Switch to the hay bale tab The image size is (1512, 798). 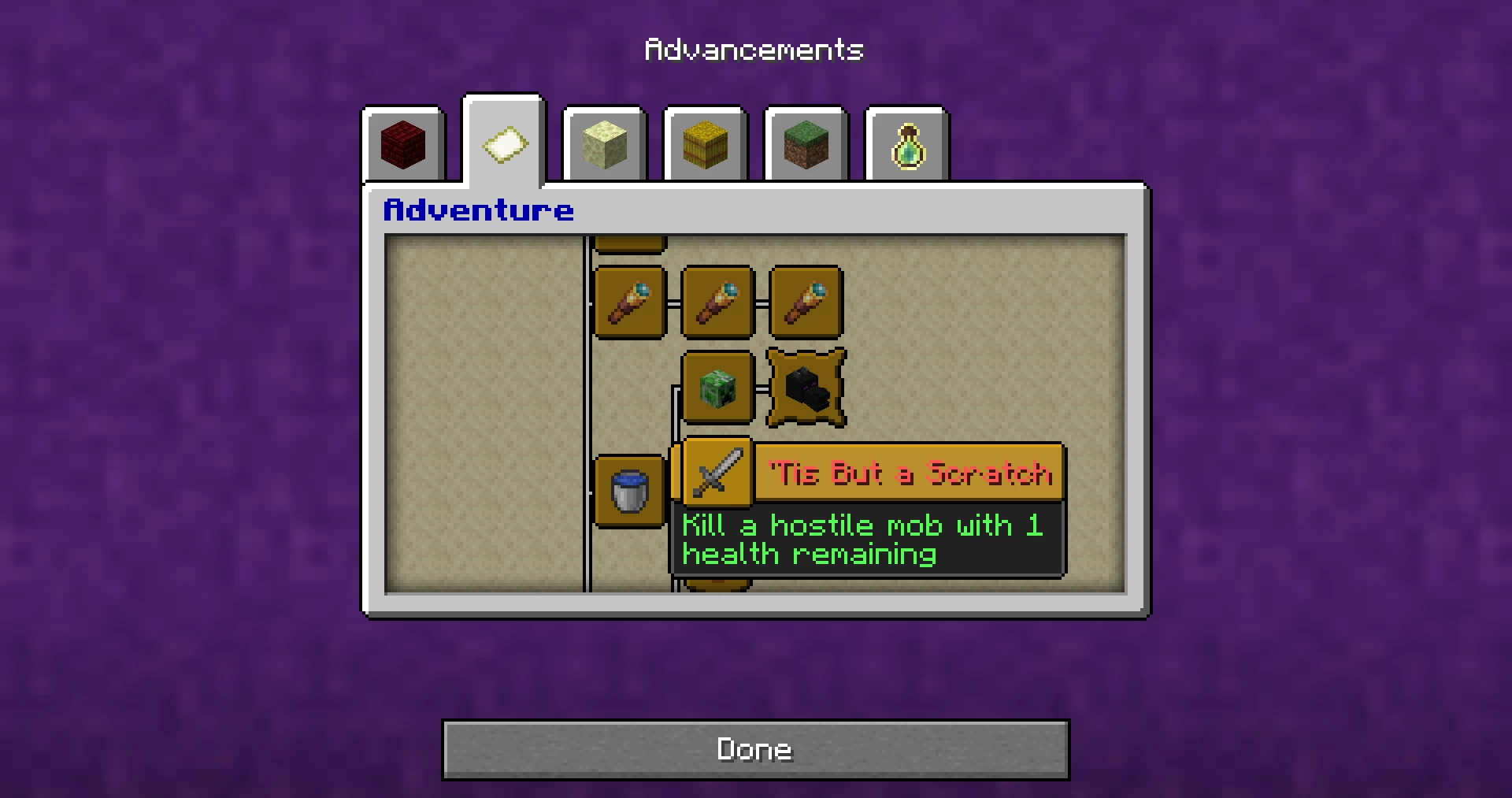705,146
